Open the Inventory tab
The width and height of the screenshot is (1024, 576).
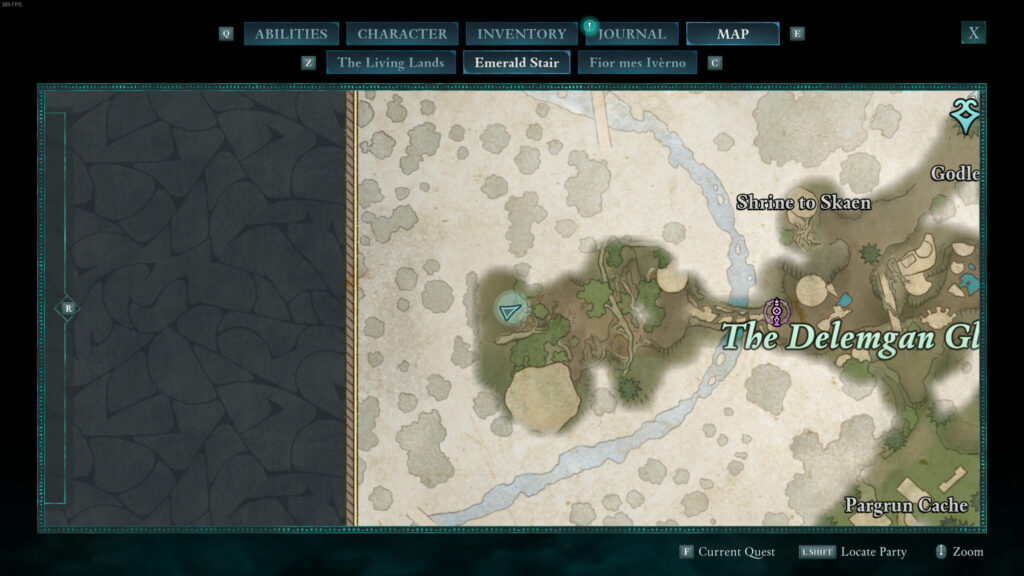521,34
